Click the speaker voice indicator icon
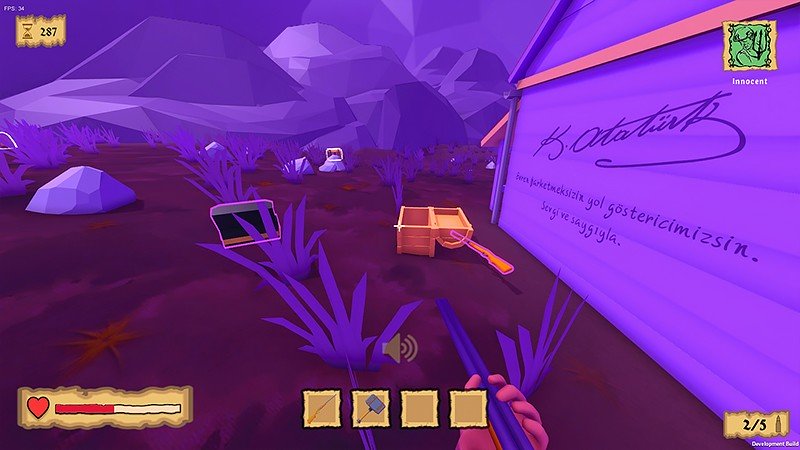Viewport: 800px width, 450px height. tap(399, 349)
